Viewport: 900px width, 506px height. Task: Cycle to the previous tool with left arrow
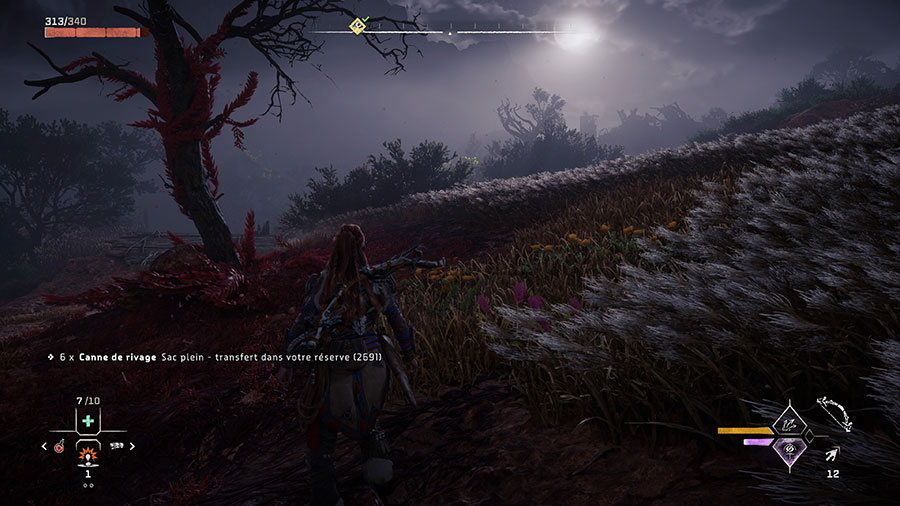(x=46, y=447)
